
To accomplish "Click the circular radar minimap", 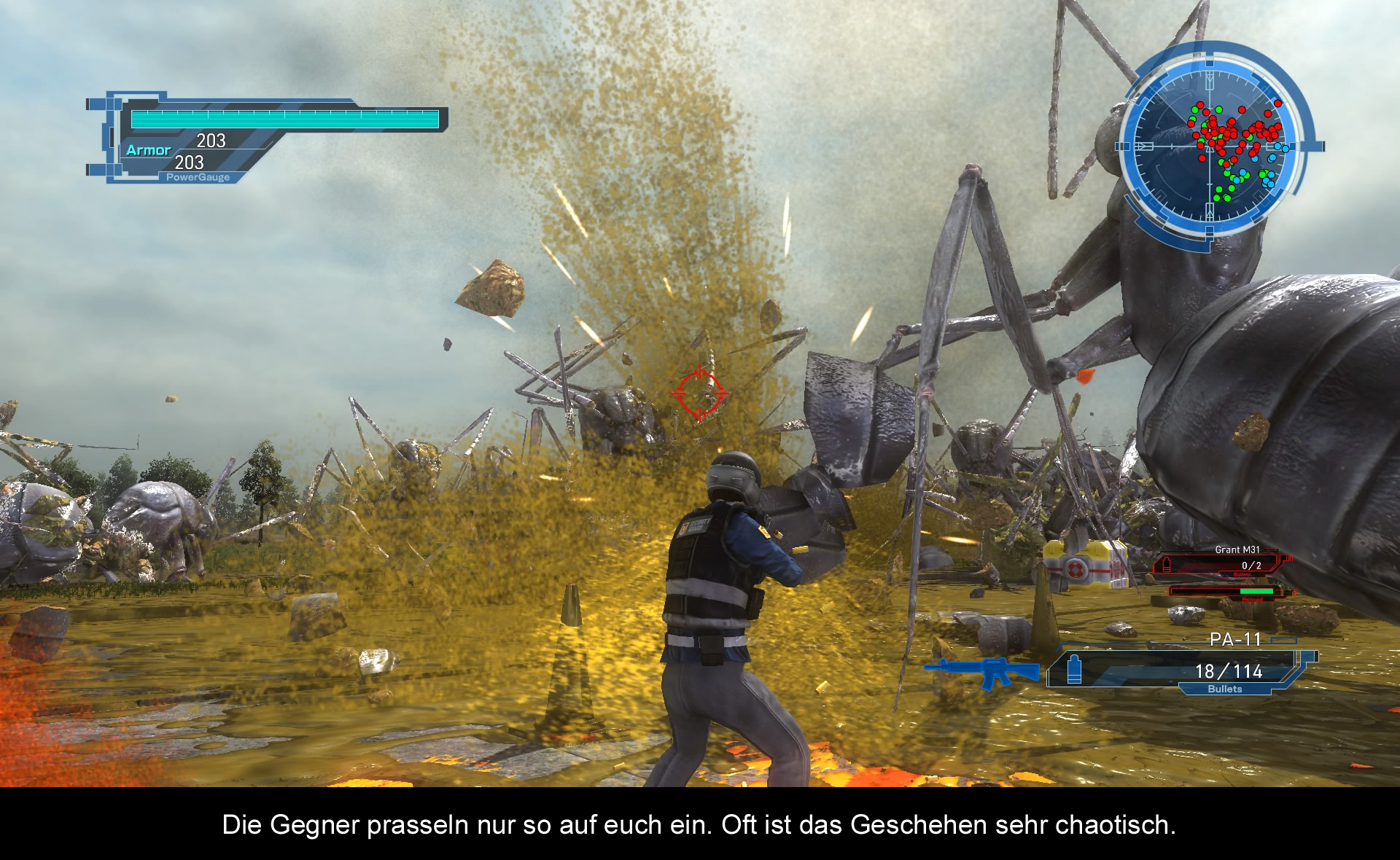I will [1213, 146].
